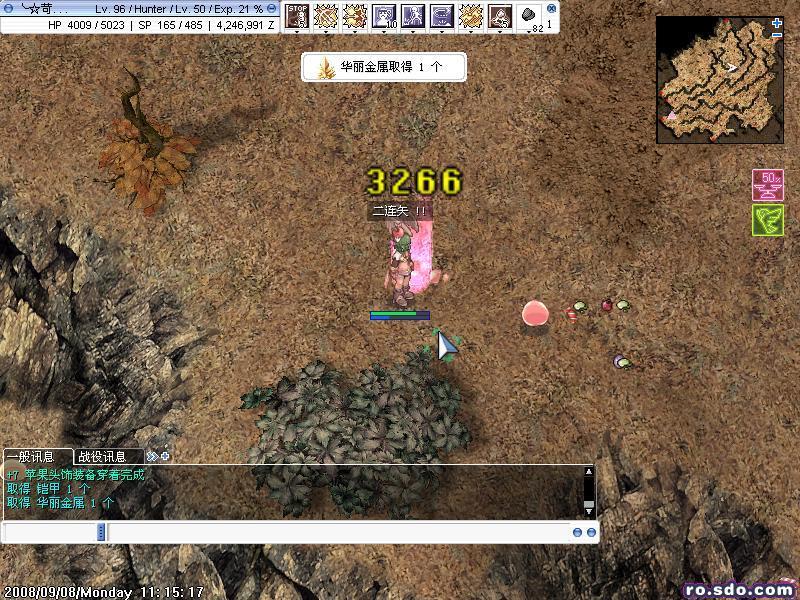Click the green falcon status icon
Viewport: 800px width, 600px height.
[x=767, y=220]
